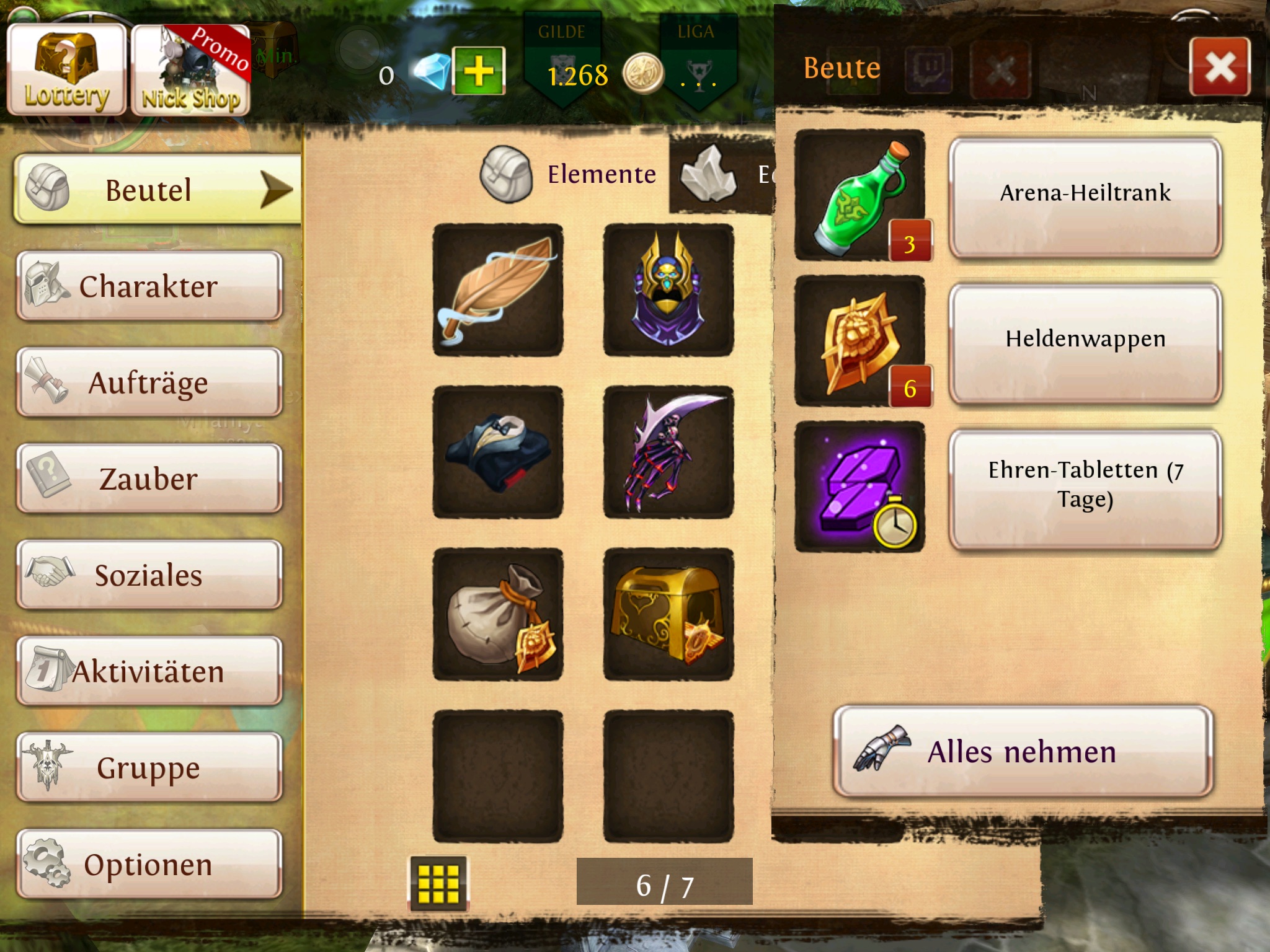Viewport: 1270px width, 952px height.
Task: Open the Beutel menu
Action: (155, 190)
